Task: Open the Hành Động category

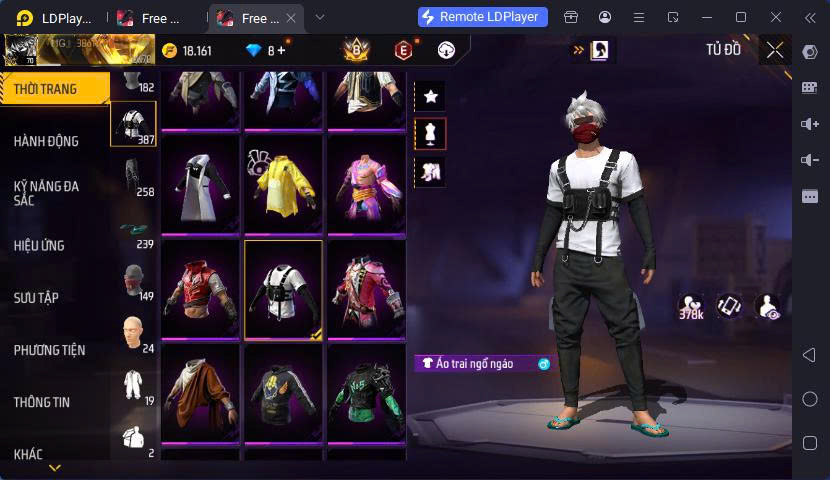Action: coord(46,142)
